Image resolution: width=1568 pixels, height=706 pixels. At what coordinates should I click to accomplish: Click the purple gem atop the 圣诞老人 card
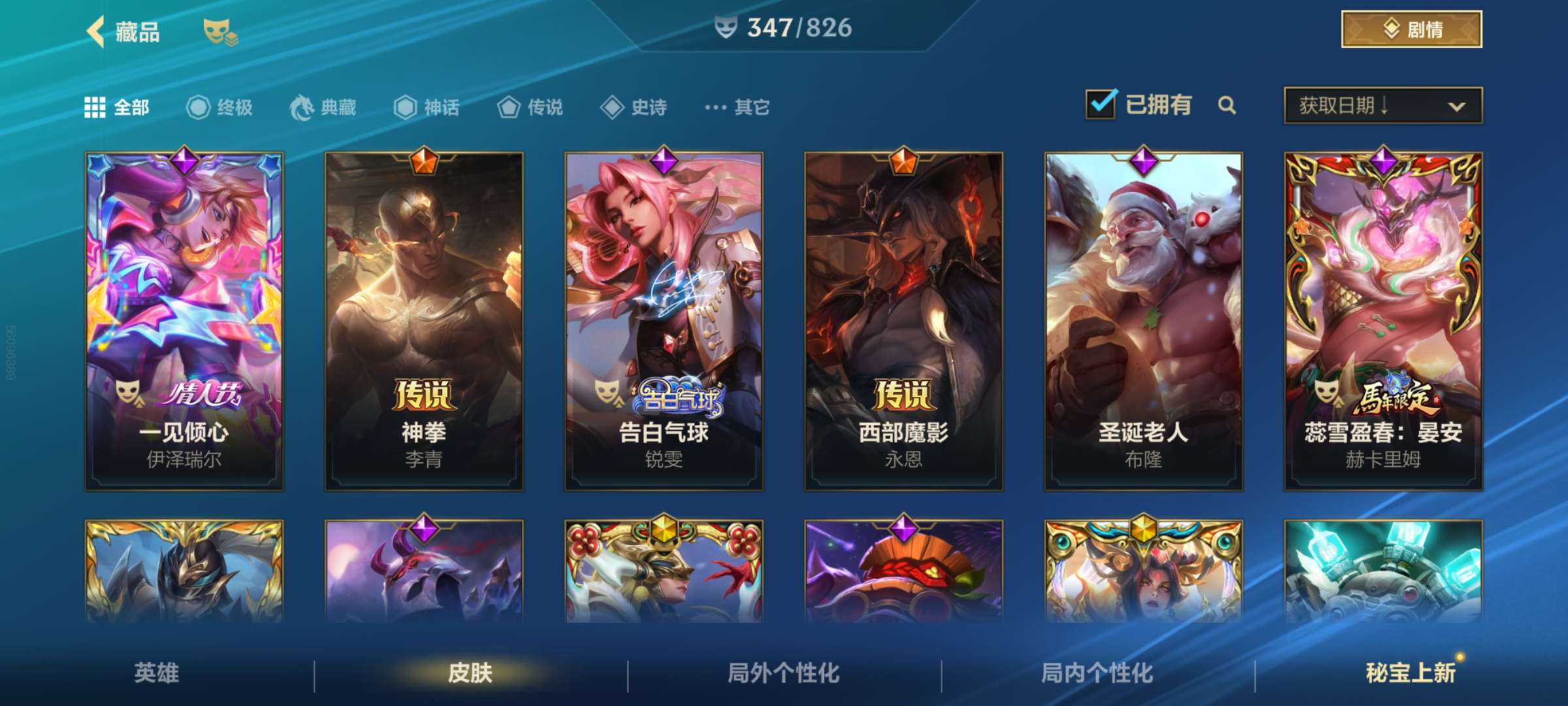point(1143,163)
